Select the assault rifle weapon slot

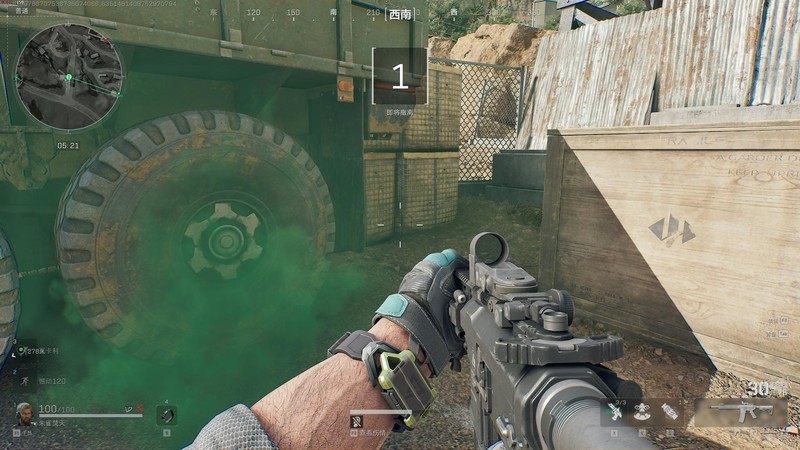[x=739, y=411]
